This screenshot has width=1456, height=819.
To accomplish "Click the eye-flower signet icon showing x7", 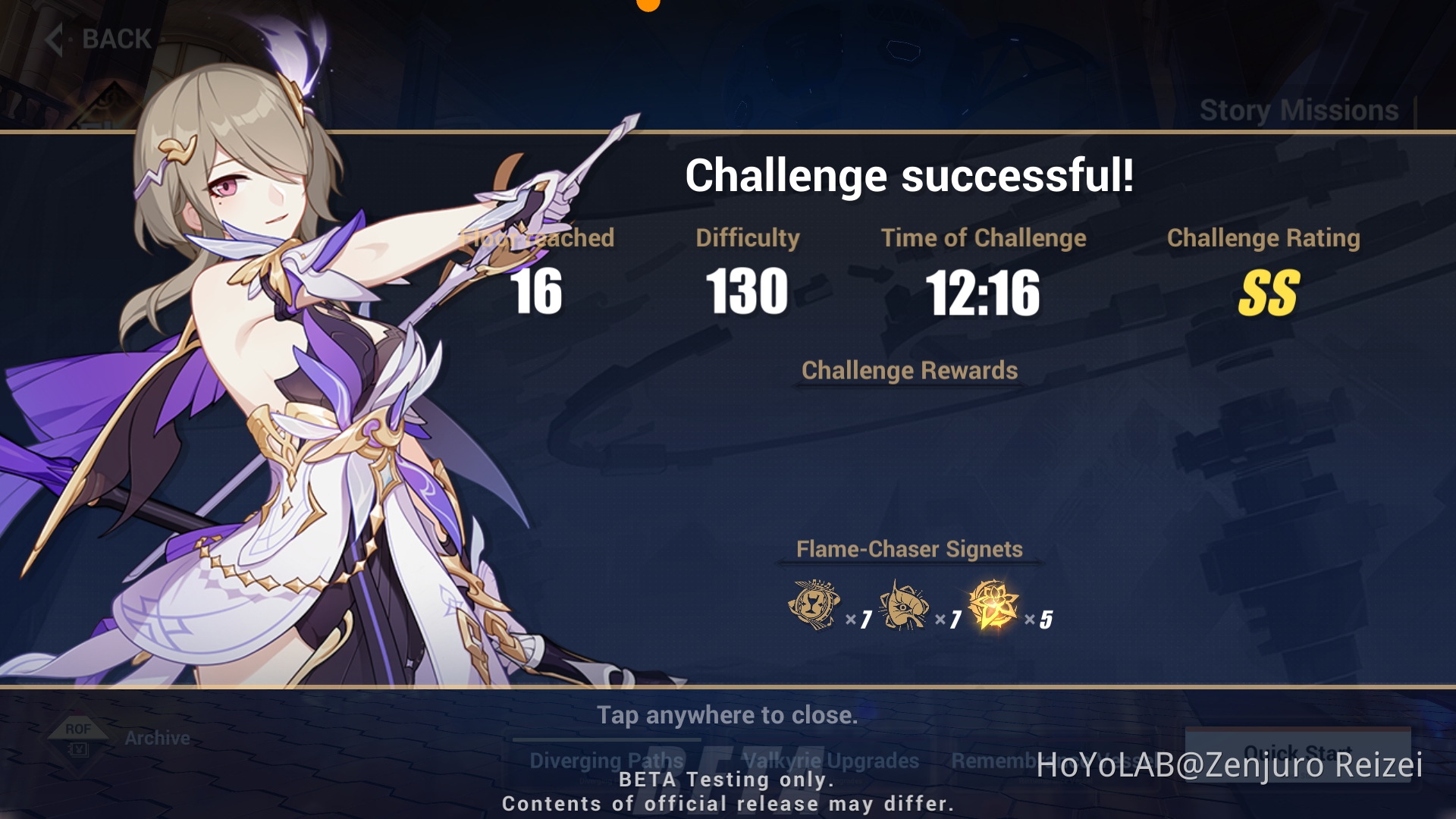I will coord(902,607).
